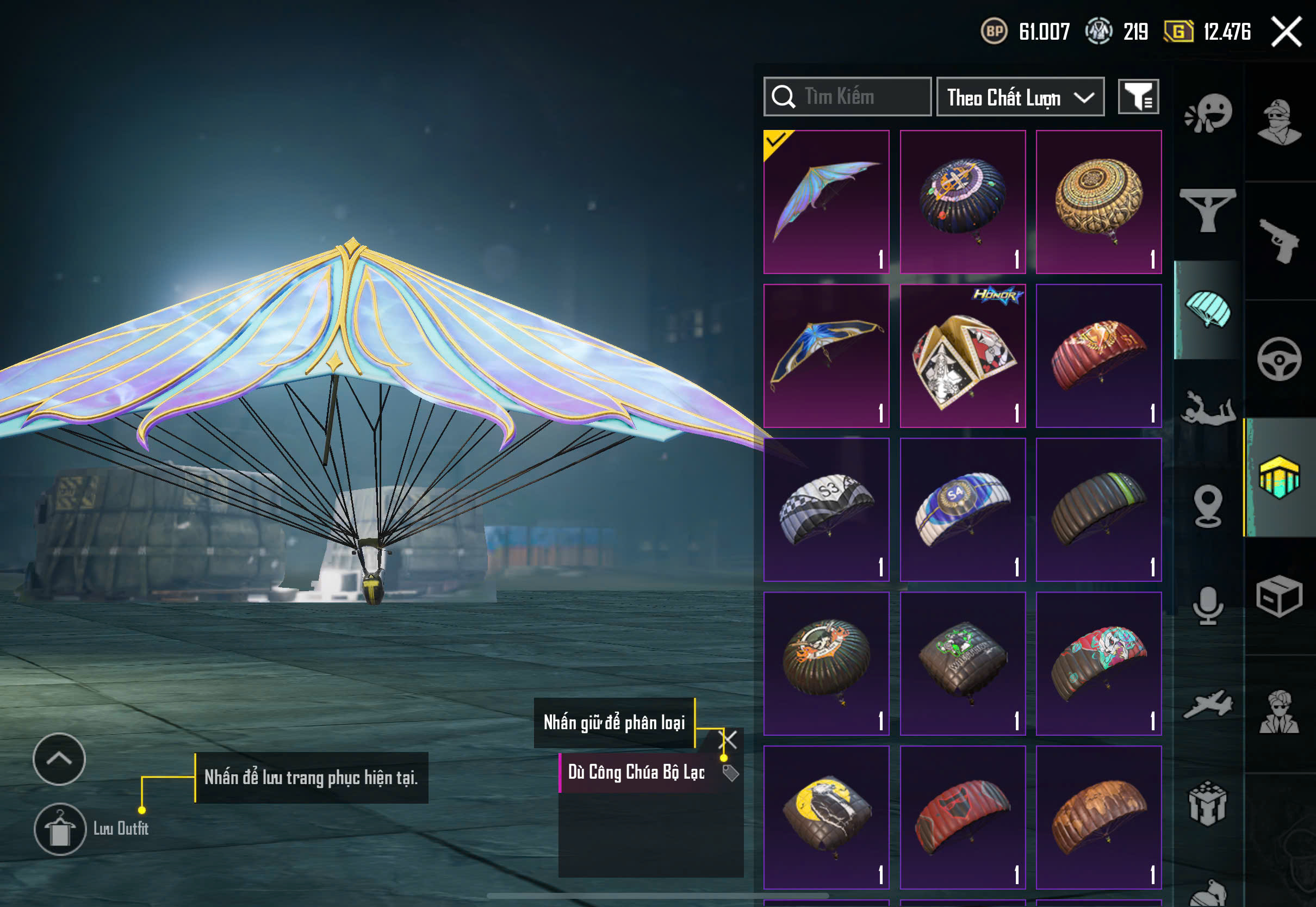The image size is (1316, 907).
Task: Switch to the microphone voice tab
Action: click(x=1208, y=605)
